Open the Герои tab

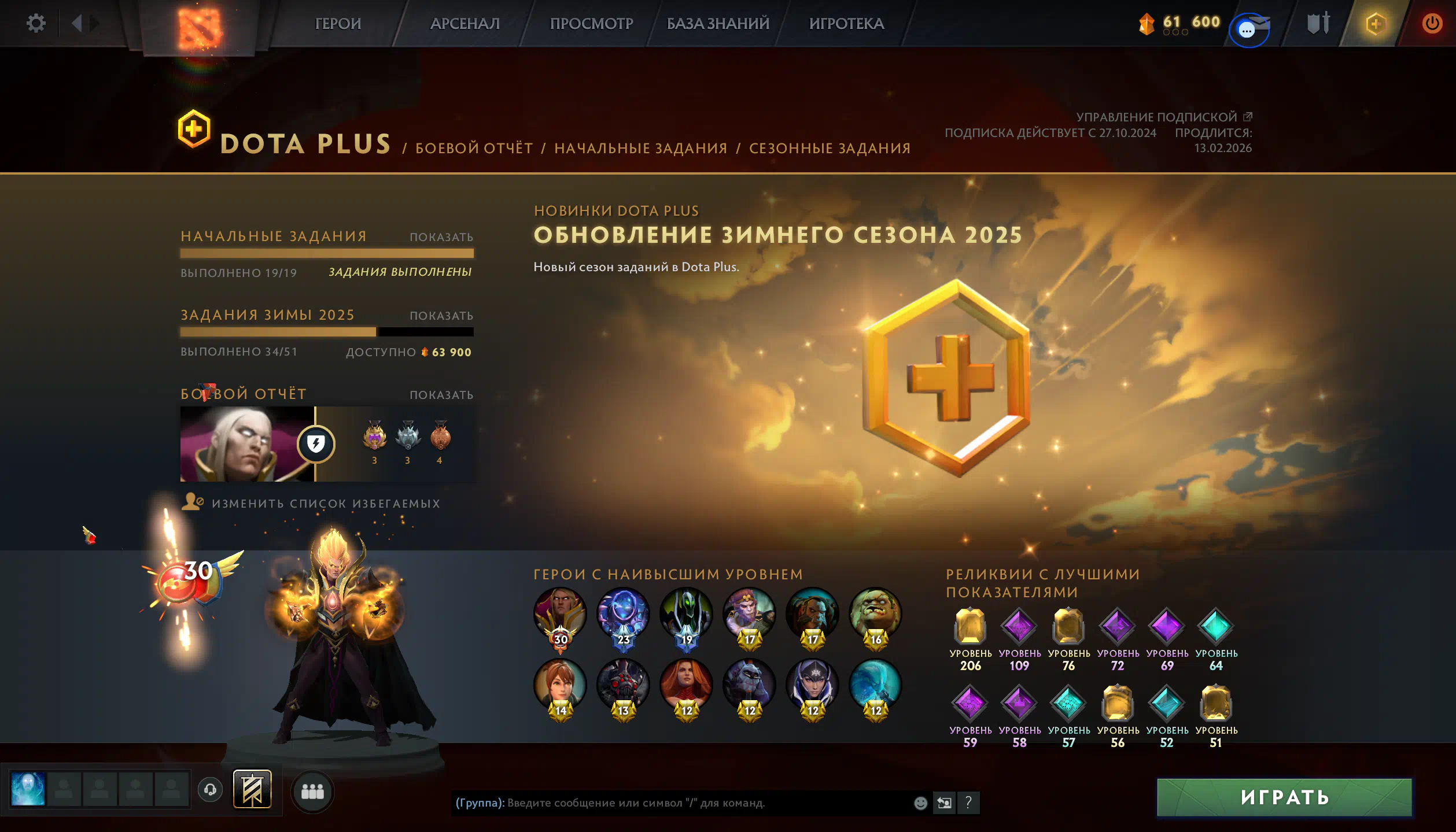coord(338,24)
